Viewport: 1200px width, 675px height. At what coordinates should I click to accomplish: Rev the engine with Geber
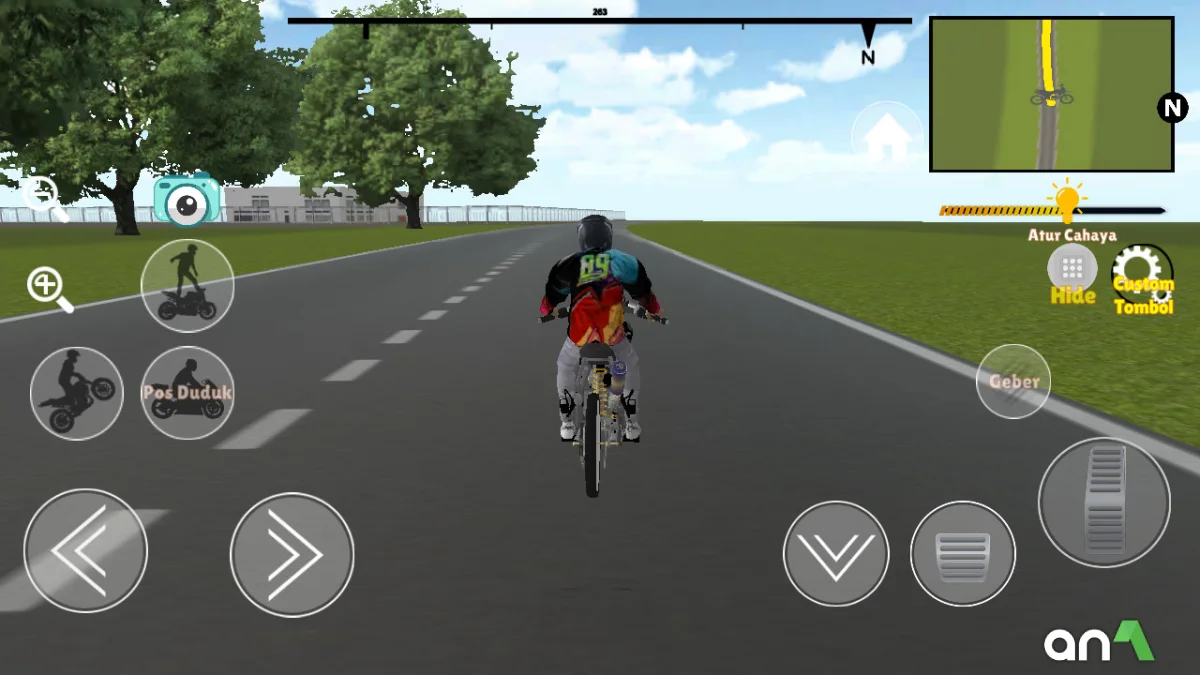pos(1013,381)
